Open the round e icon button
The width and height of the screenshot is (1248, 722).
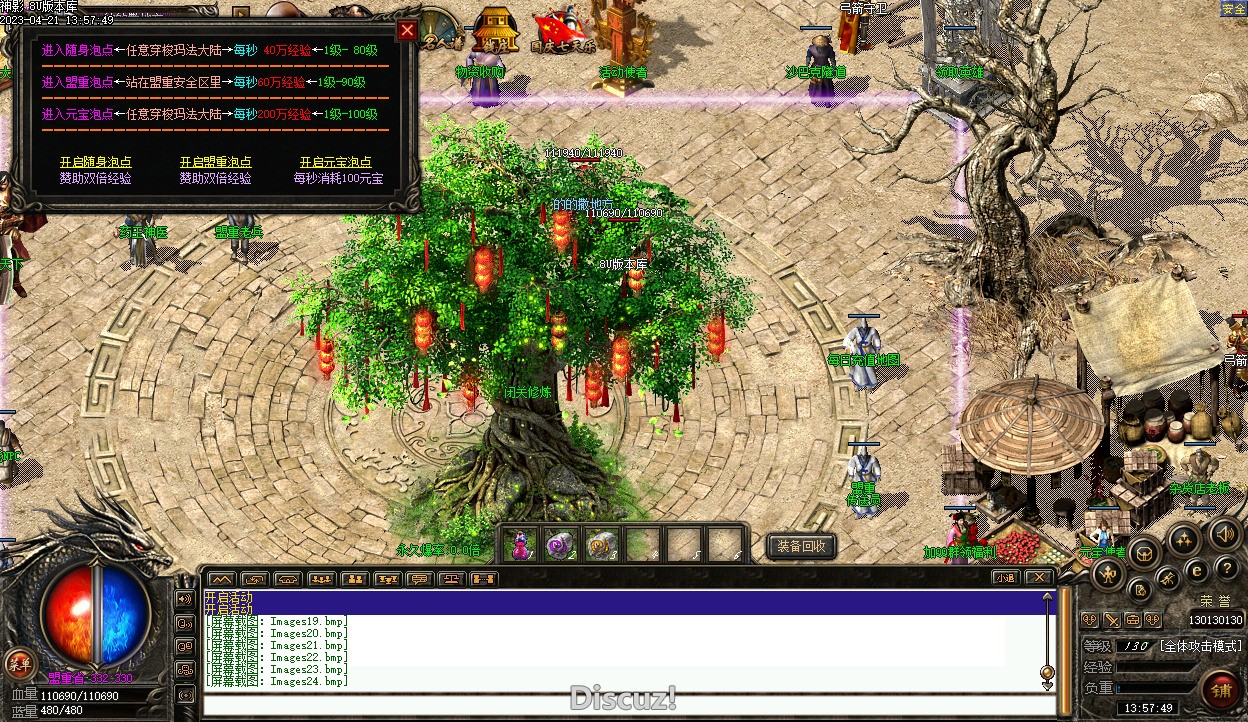(x=1196, y=571)
